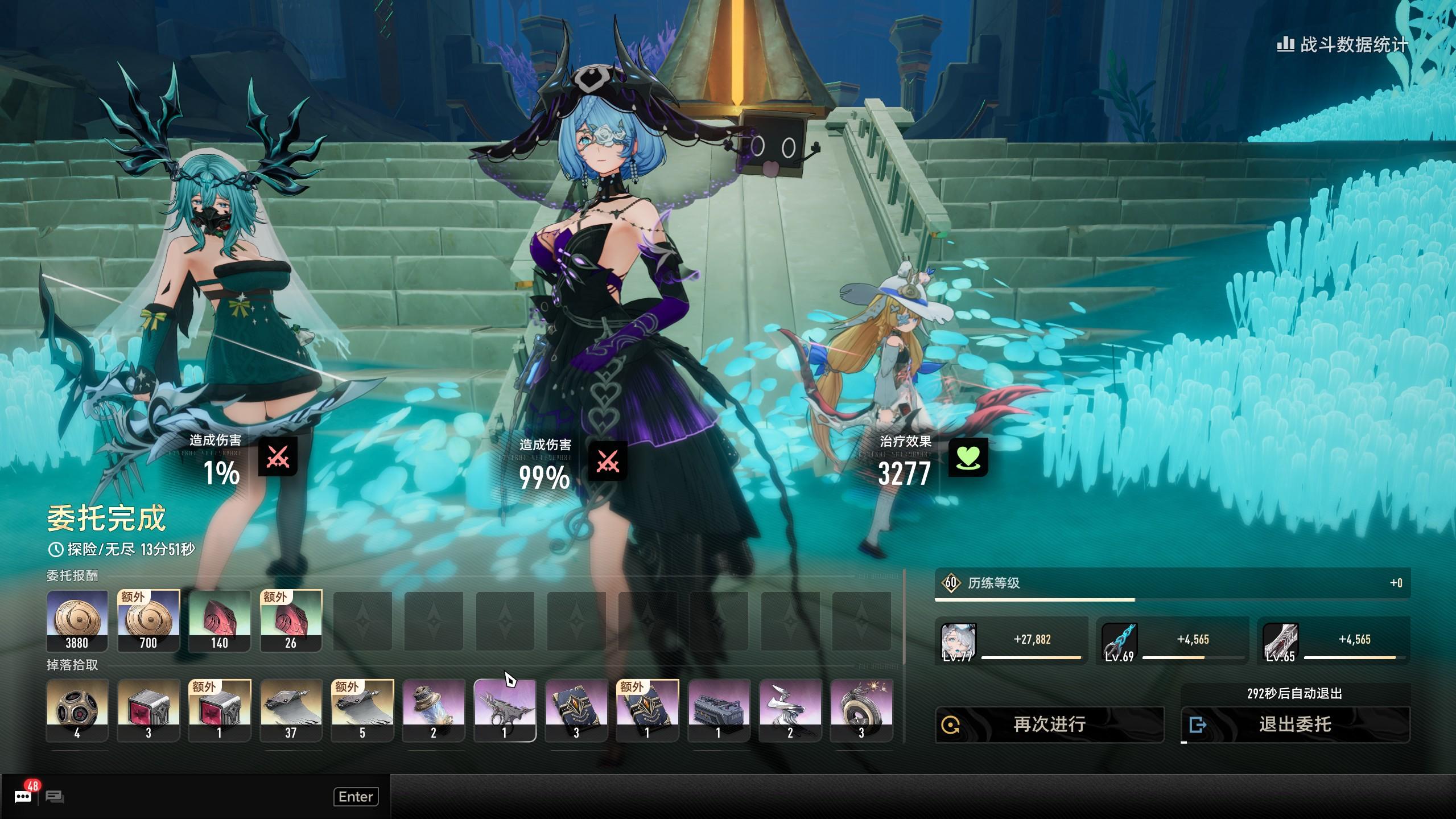Exit via the 退出委托 button
1456x819 pixels.
coord(1295,725)
